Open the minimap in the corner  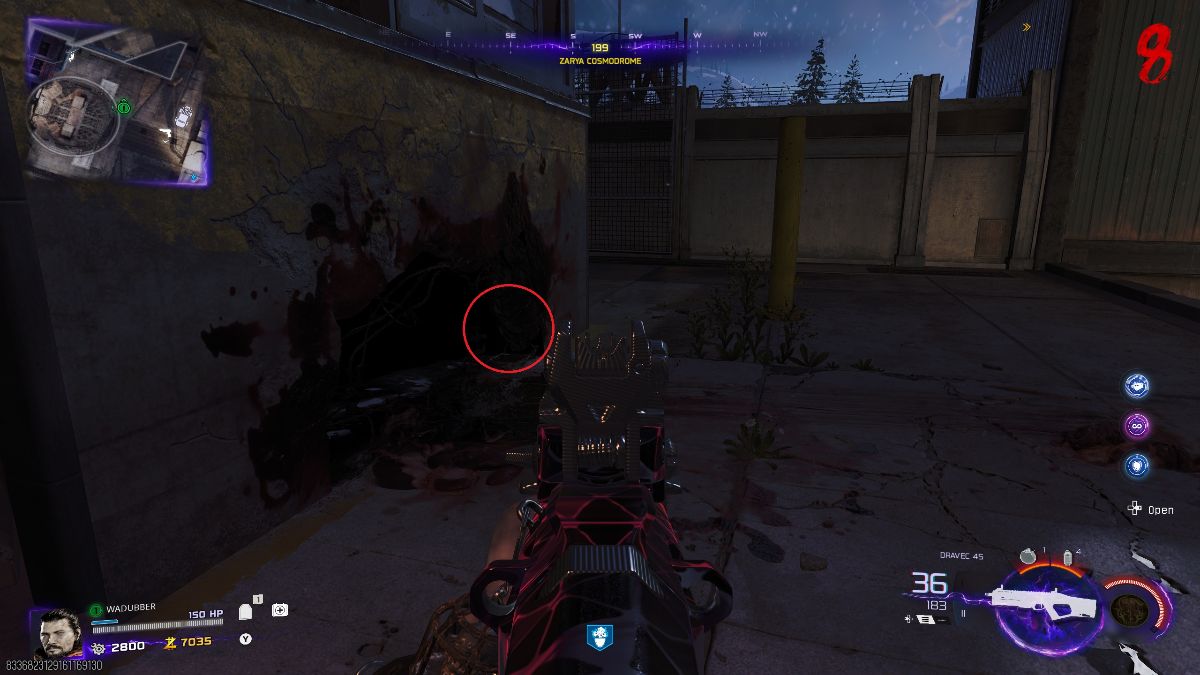[x=118, y=103]
